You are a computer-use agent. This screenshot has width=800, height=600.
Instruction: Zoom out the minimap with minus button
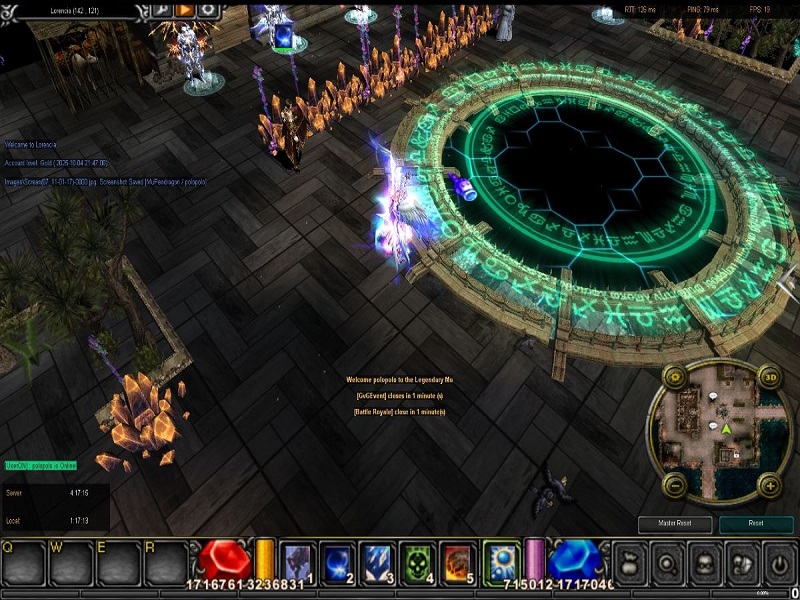(674, 487)
